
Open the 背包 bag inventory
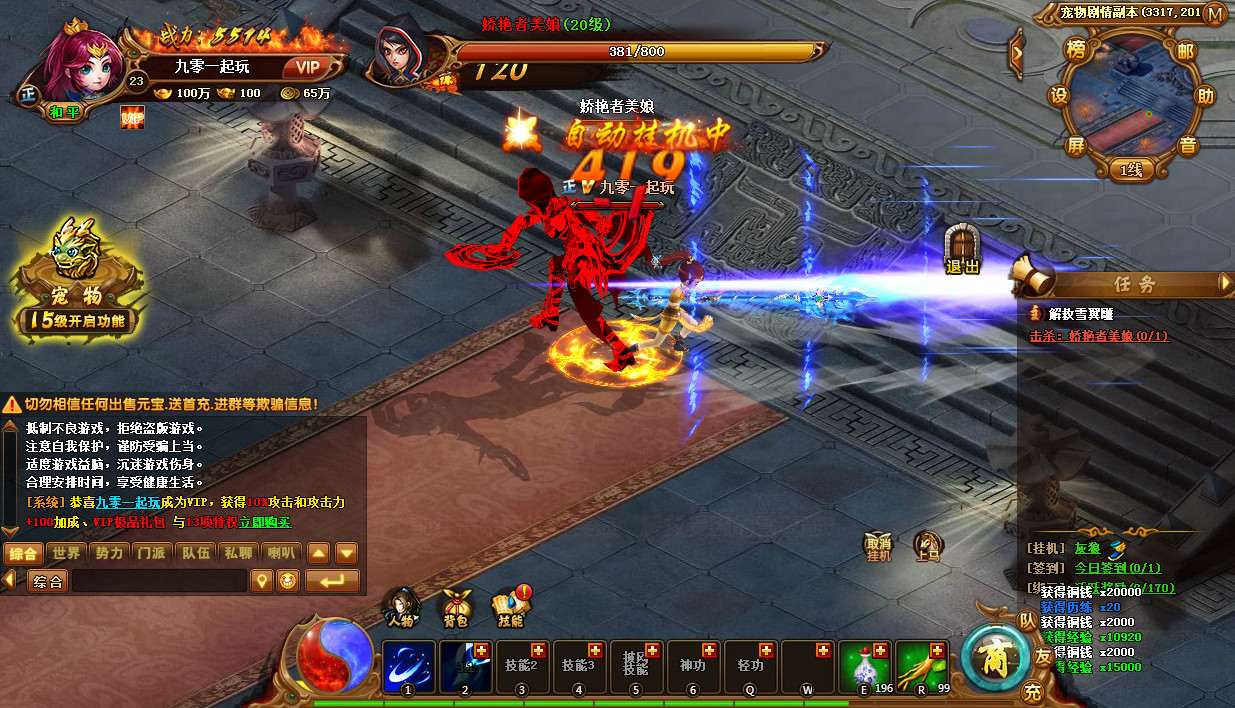456,606
